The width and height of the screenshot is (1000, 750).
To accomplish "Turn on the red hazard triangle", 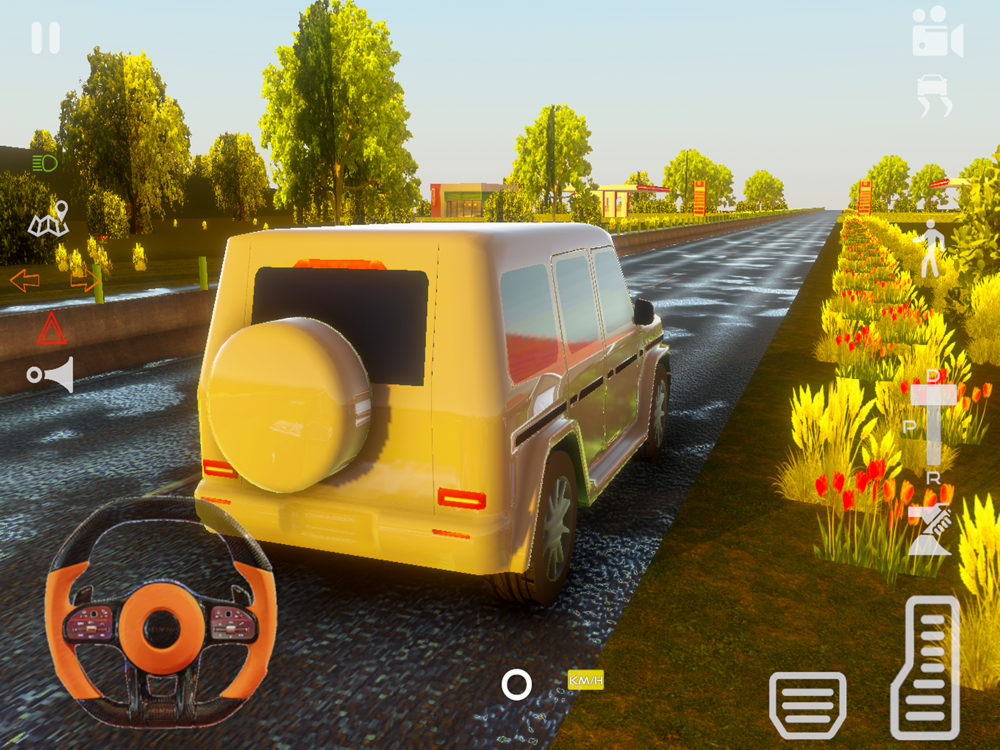I will point(51,329).
